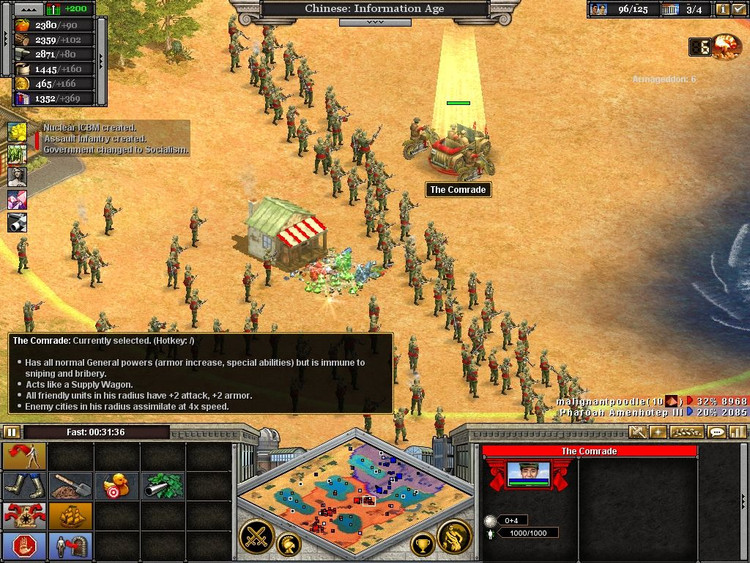
Task: Activate the shovel entrench ability
Action: coord(70,487)
